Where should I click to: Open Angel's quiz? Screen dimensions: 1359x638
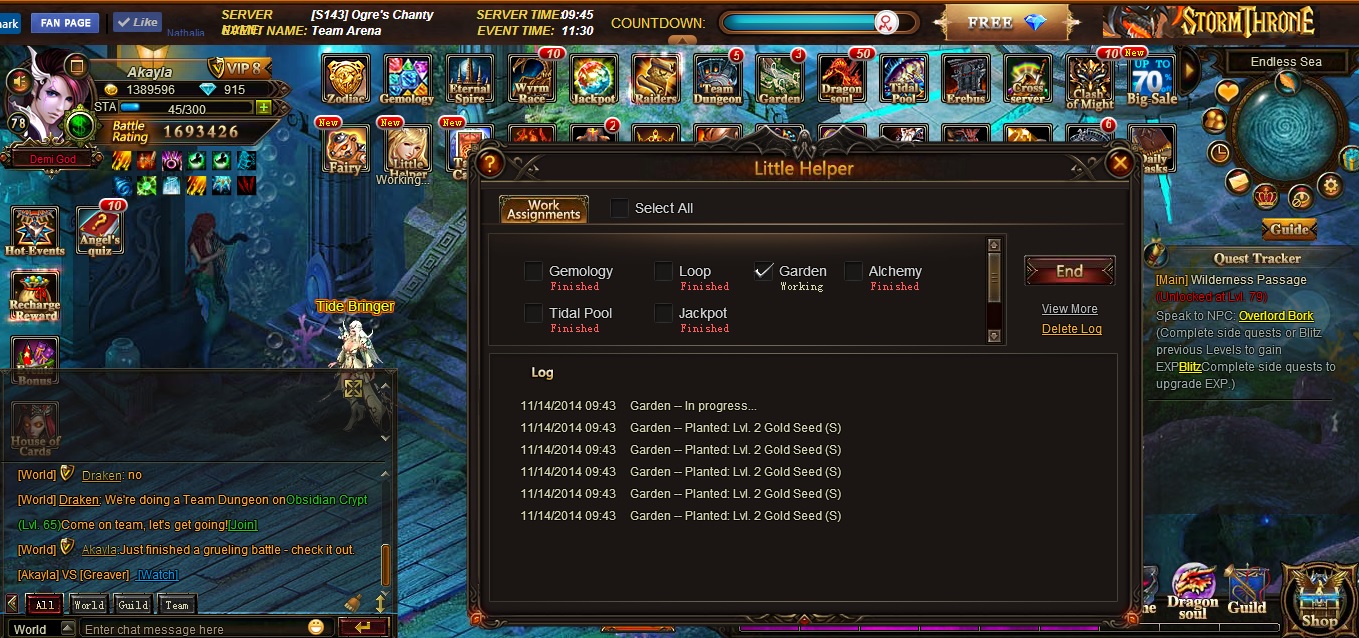pos(99,231)
